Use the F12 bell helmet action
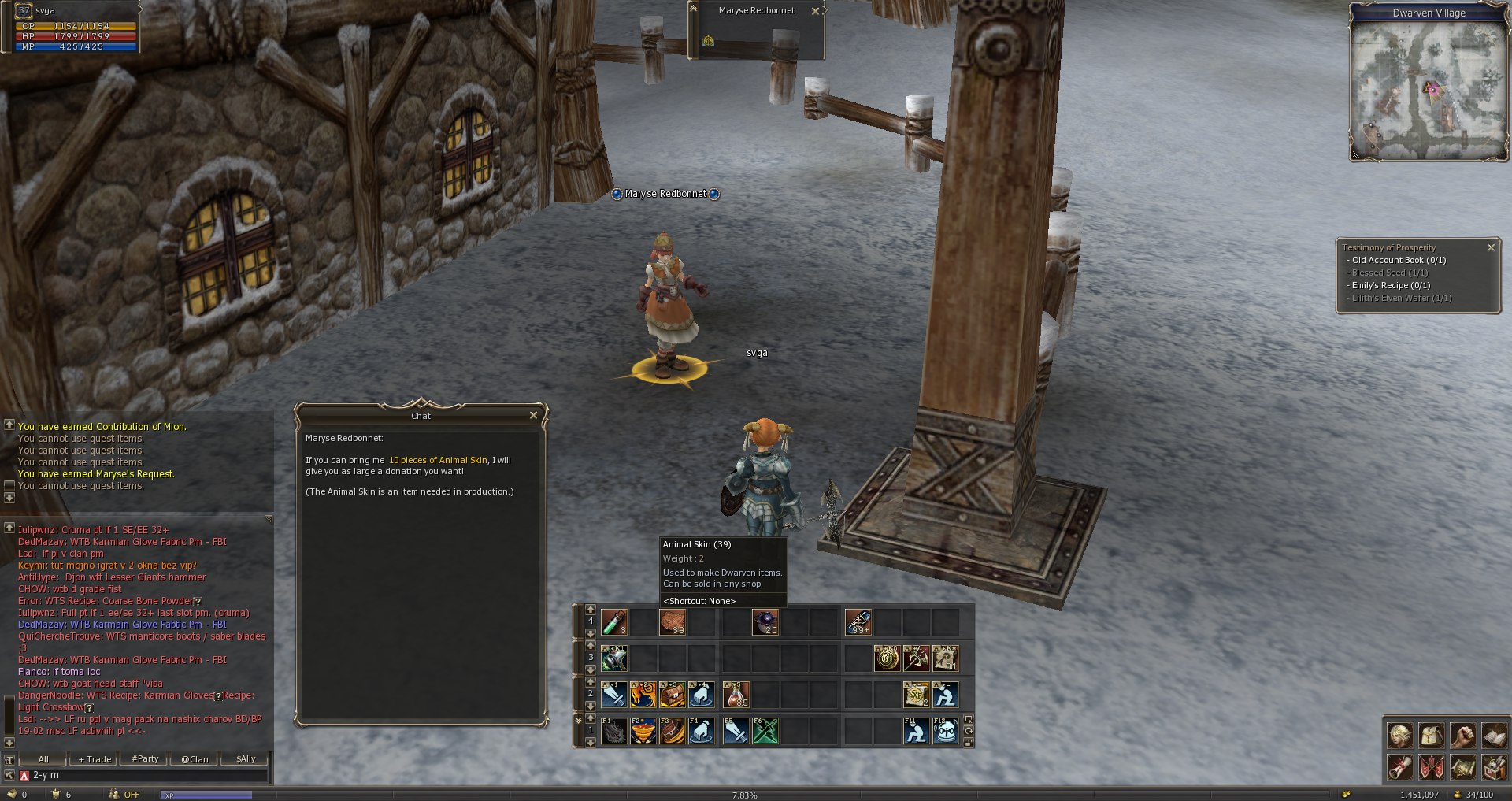 click(x=945, y=732)
